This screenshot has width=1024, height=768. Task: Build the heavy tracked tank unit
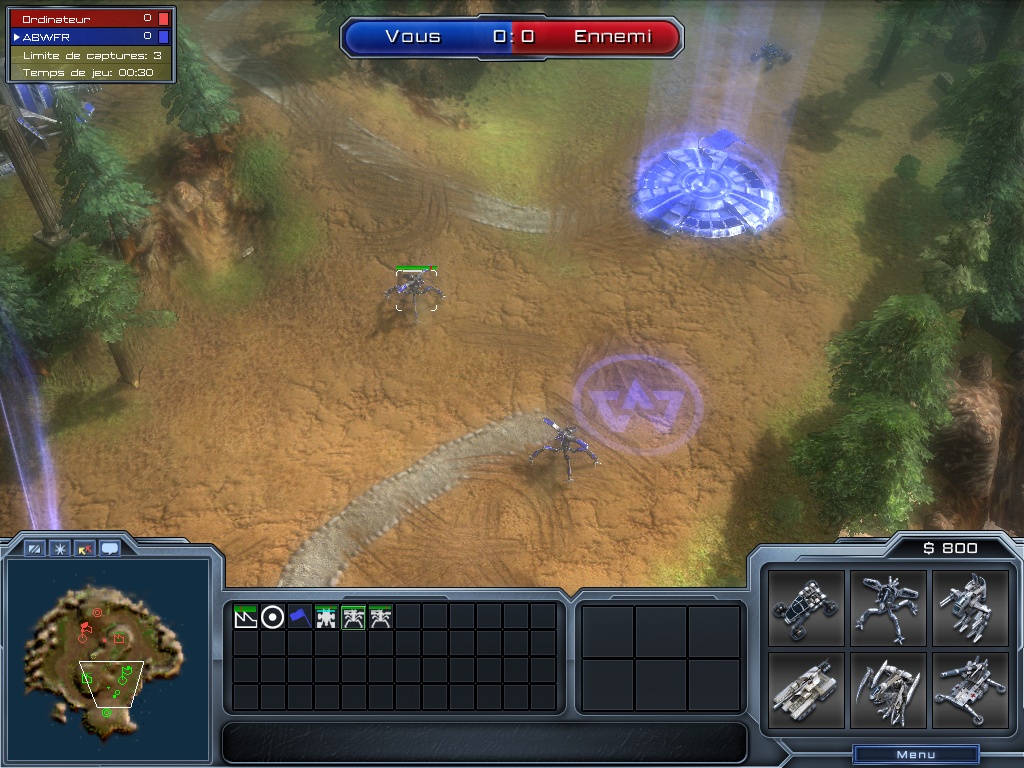point(807,690)
